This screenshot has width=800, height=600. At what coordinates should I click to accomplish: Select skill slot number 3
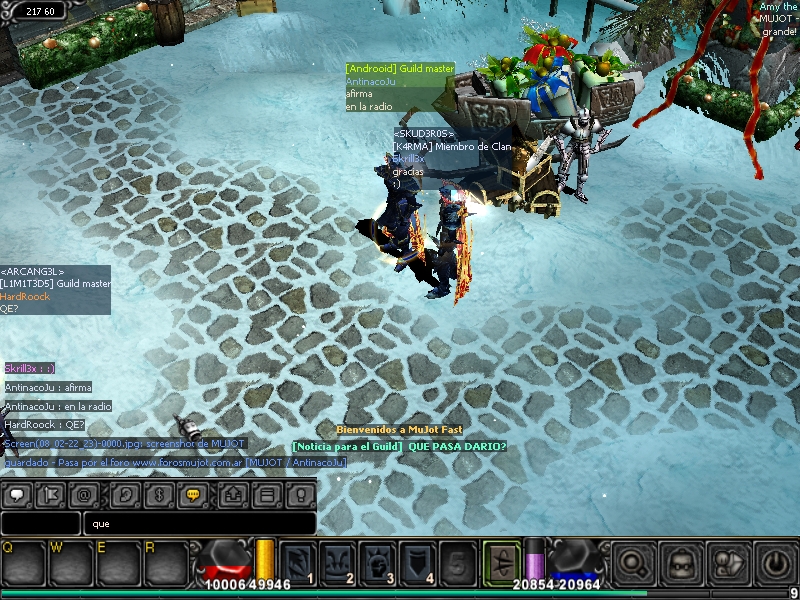click(378, 562)
